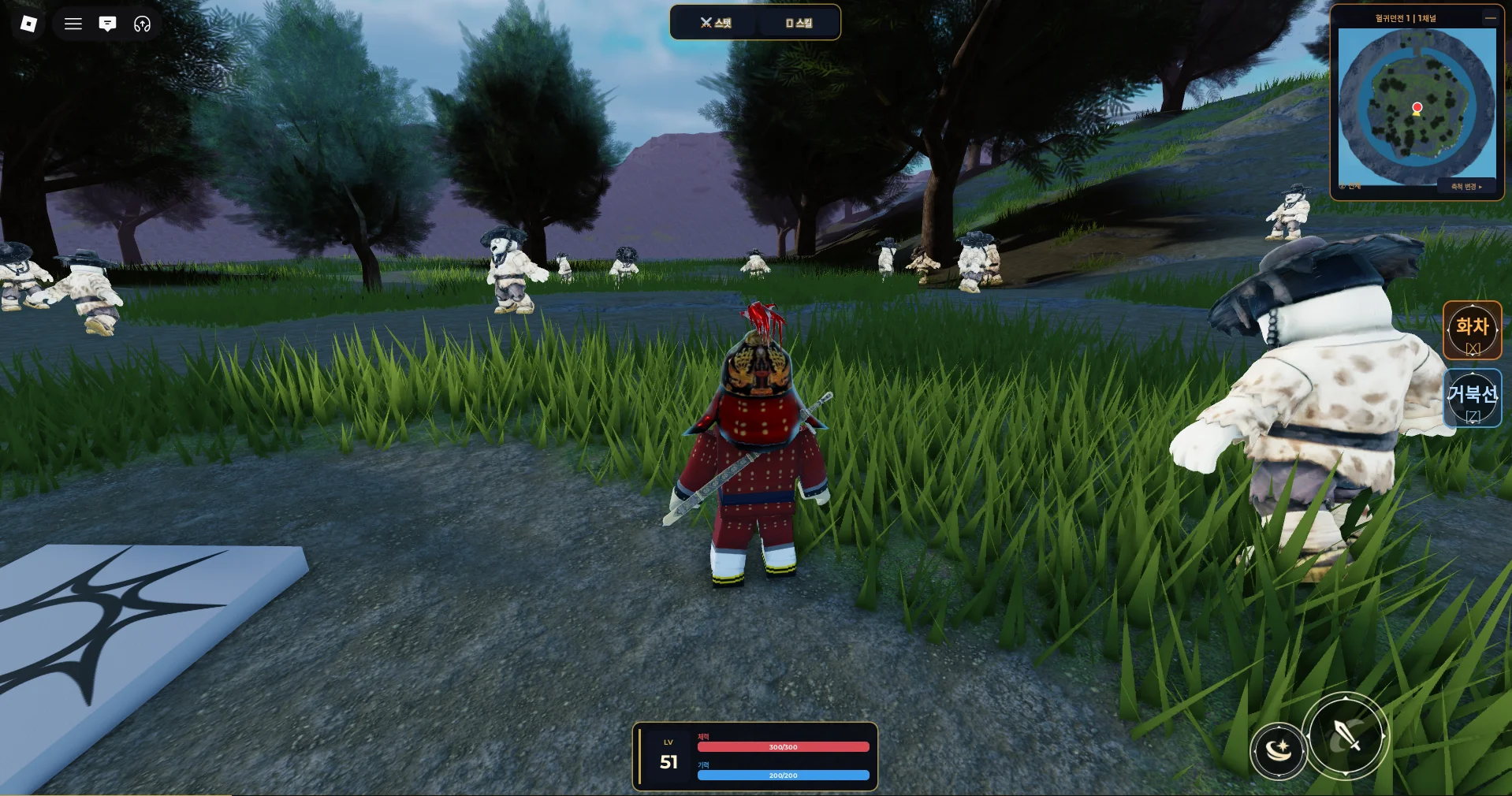Open the hamburger menu in top bar
1512x796 pixels.
pyautogui.click(x=73, y=24)
